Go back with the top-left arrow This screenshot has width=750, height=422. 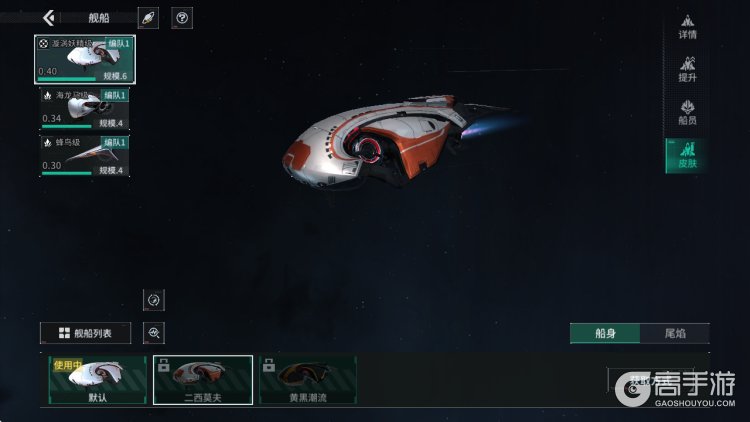point(48,17)
